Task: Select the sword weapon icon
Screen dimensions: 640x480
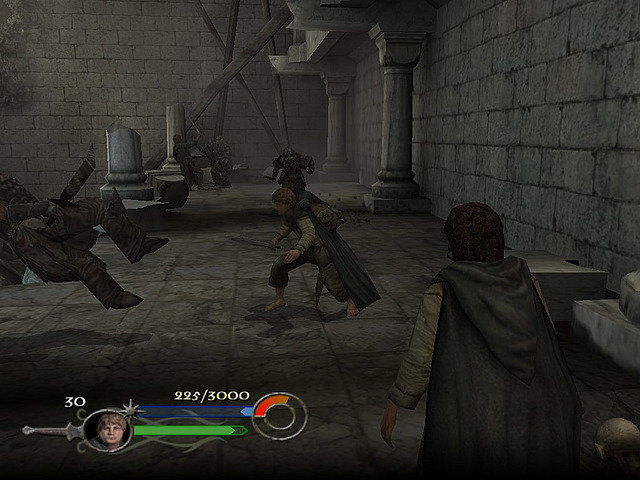Action: [x=50, y=431]
